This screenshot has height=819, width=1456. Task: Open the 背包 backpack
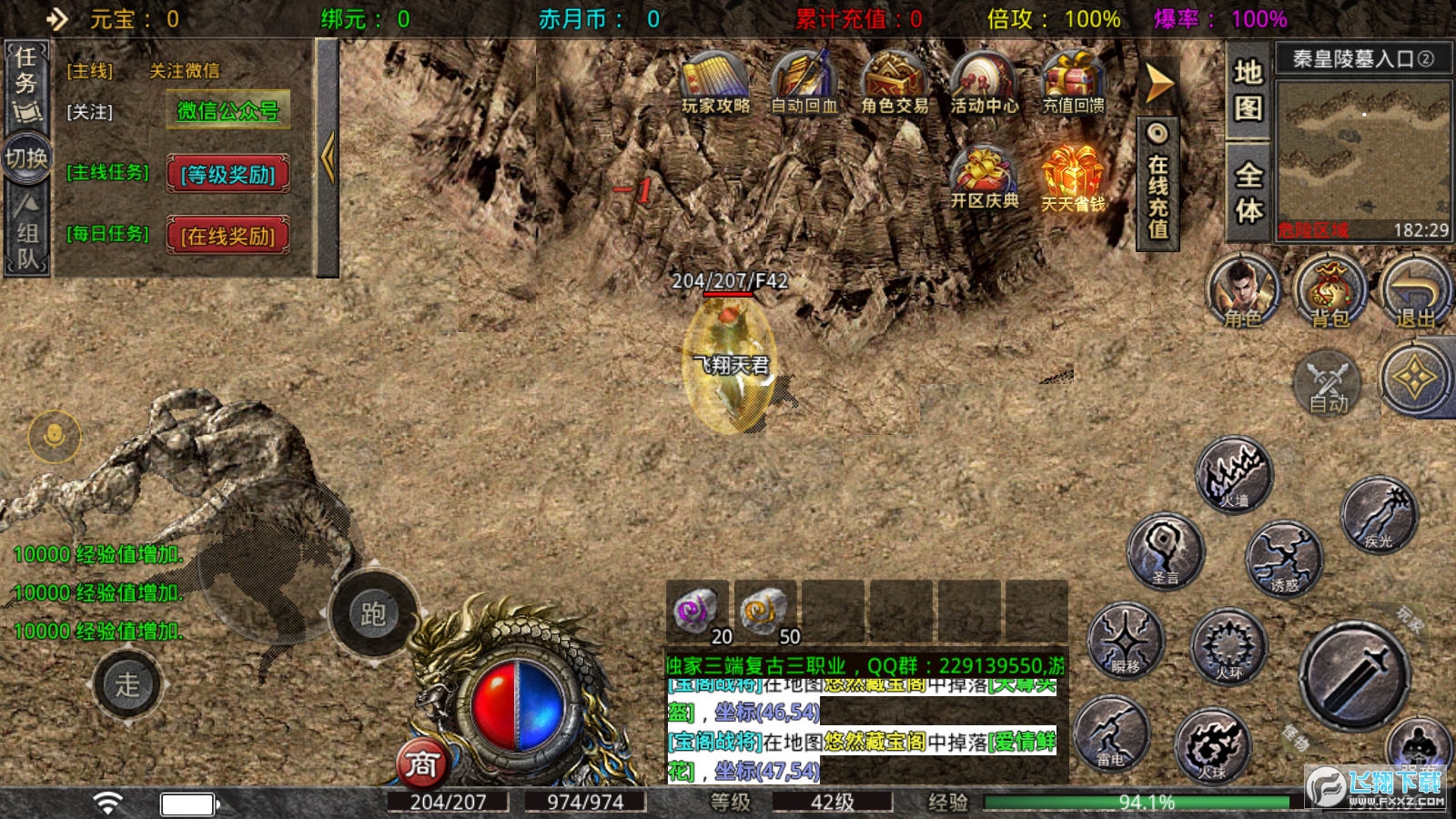coord(1330,291)
